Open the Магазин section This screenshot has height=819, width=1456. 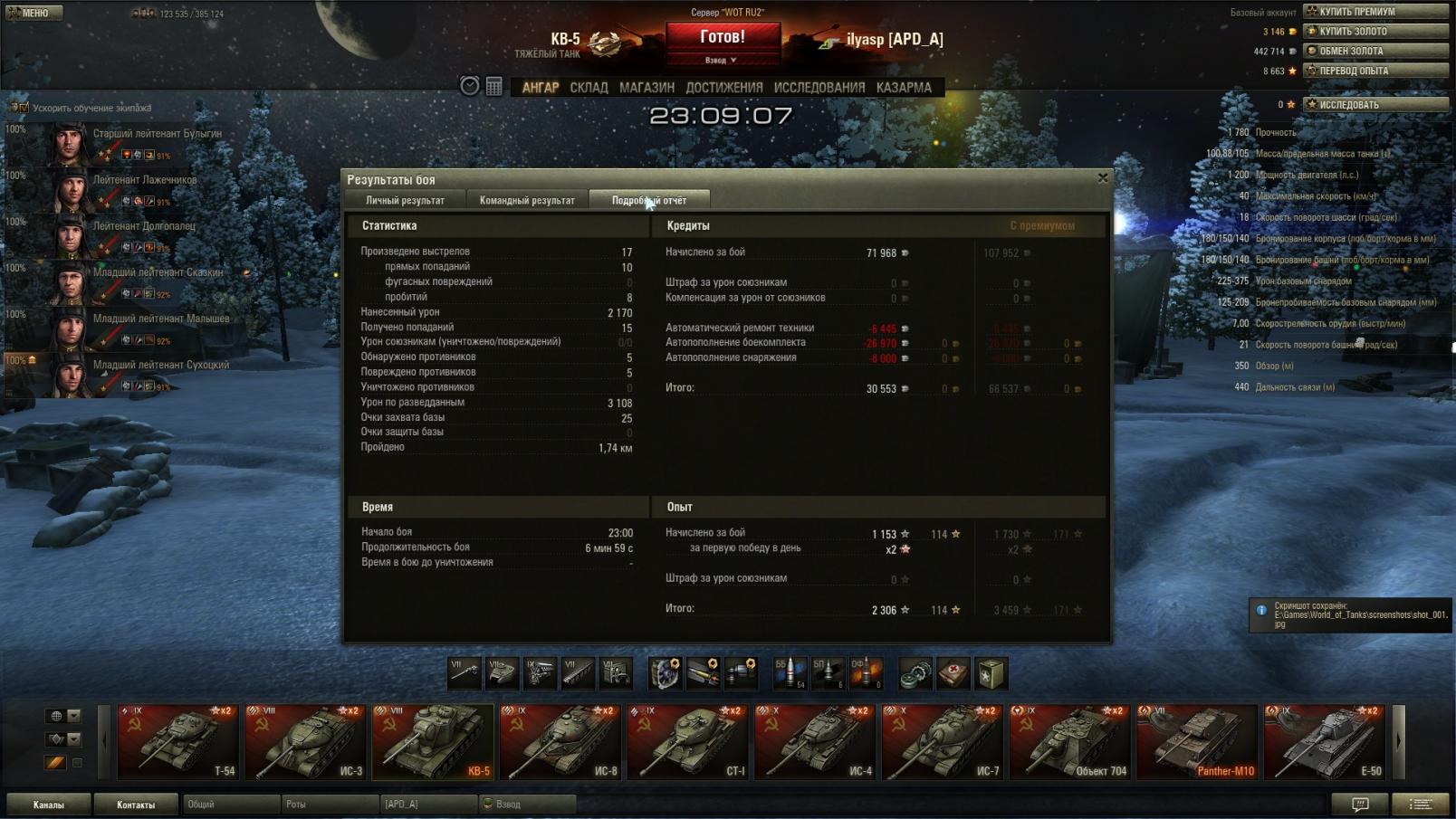coord(647,88)
